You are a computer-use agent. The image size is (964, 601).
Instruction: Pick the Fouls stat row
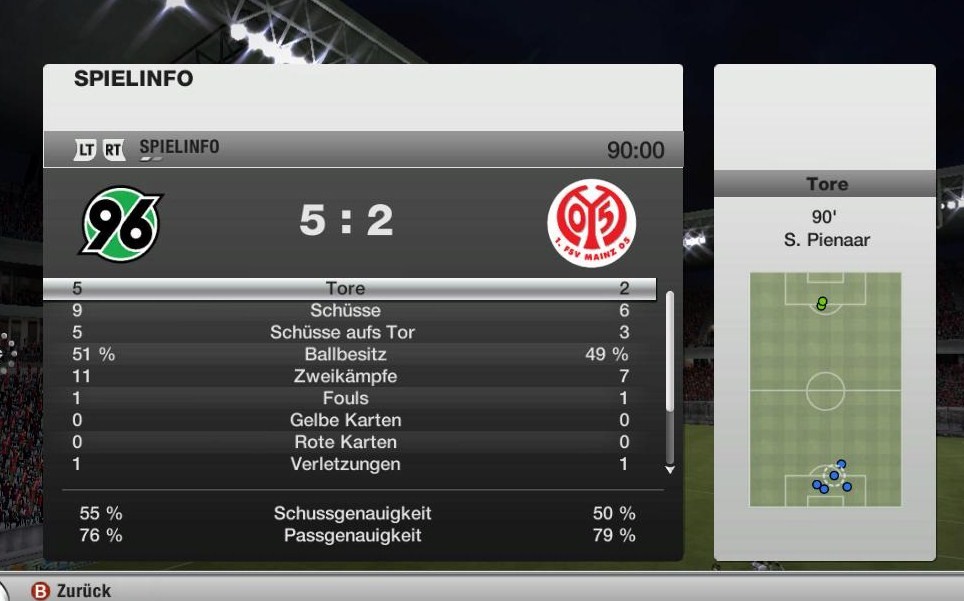[x=345, y=398]
